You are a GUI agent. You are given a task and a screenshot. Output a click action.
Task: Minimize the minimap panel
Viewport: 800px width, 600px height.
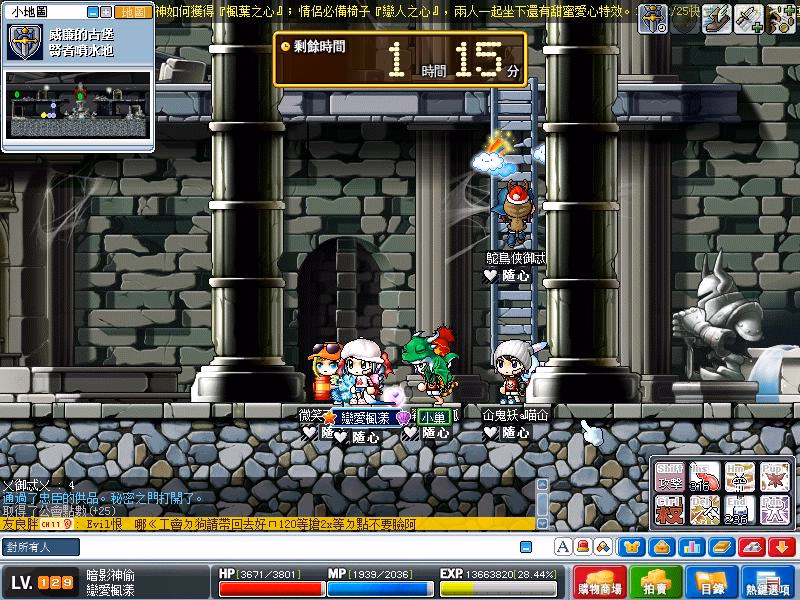tap(93, 12)
